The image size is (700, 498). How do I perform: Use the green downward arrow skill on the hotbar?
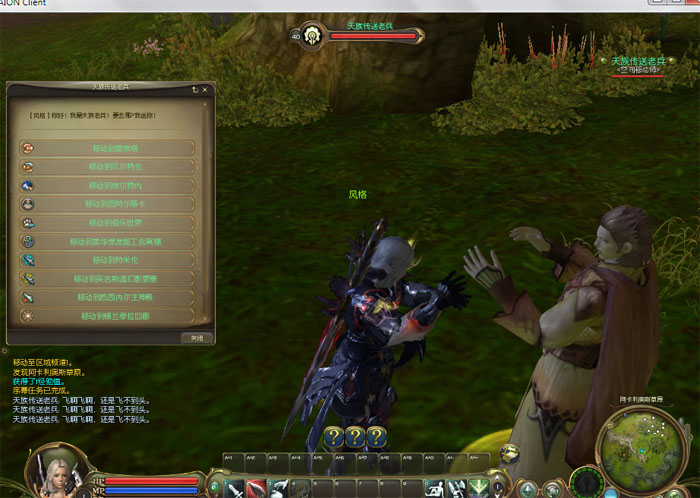(x=481, y=488)
